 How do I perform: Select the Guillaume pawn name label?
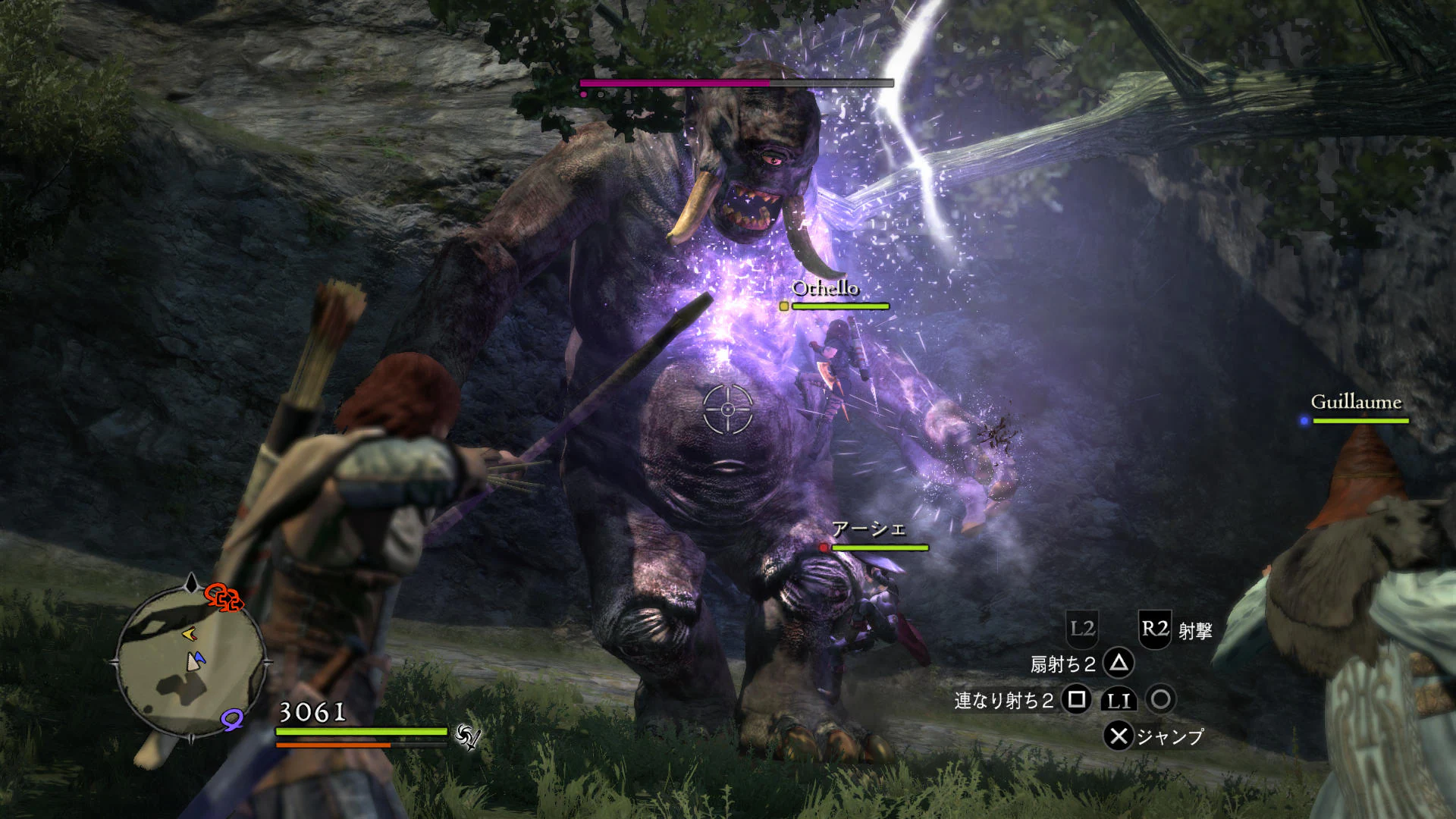coord(1357,403)
